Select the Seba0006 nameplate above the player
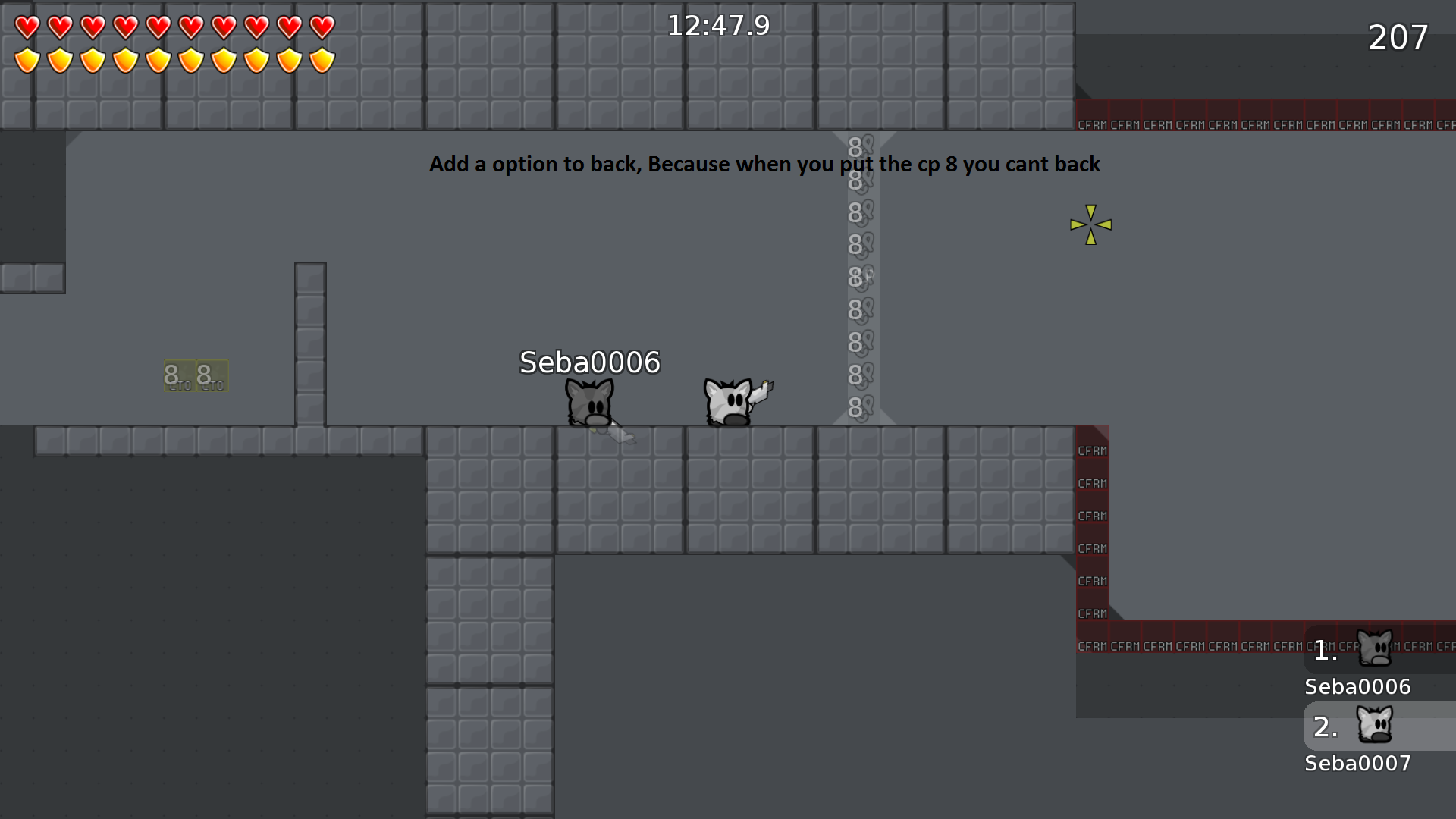This screenshot has width=1456, height=819. point(589,363)
